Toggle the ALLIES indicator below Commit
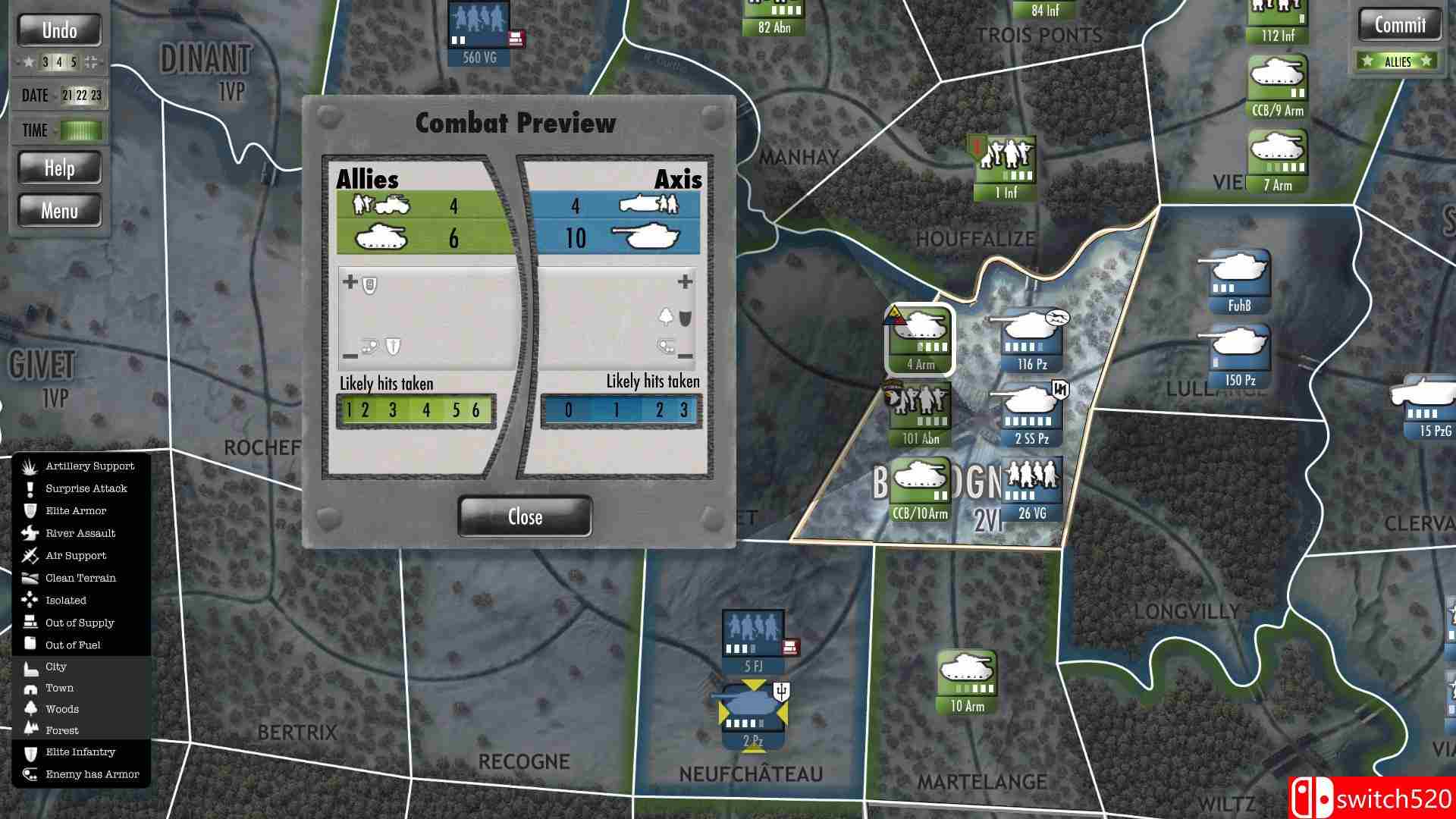Viewport: 1456px width, 819px height. (1398, 61)
